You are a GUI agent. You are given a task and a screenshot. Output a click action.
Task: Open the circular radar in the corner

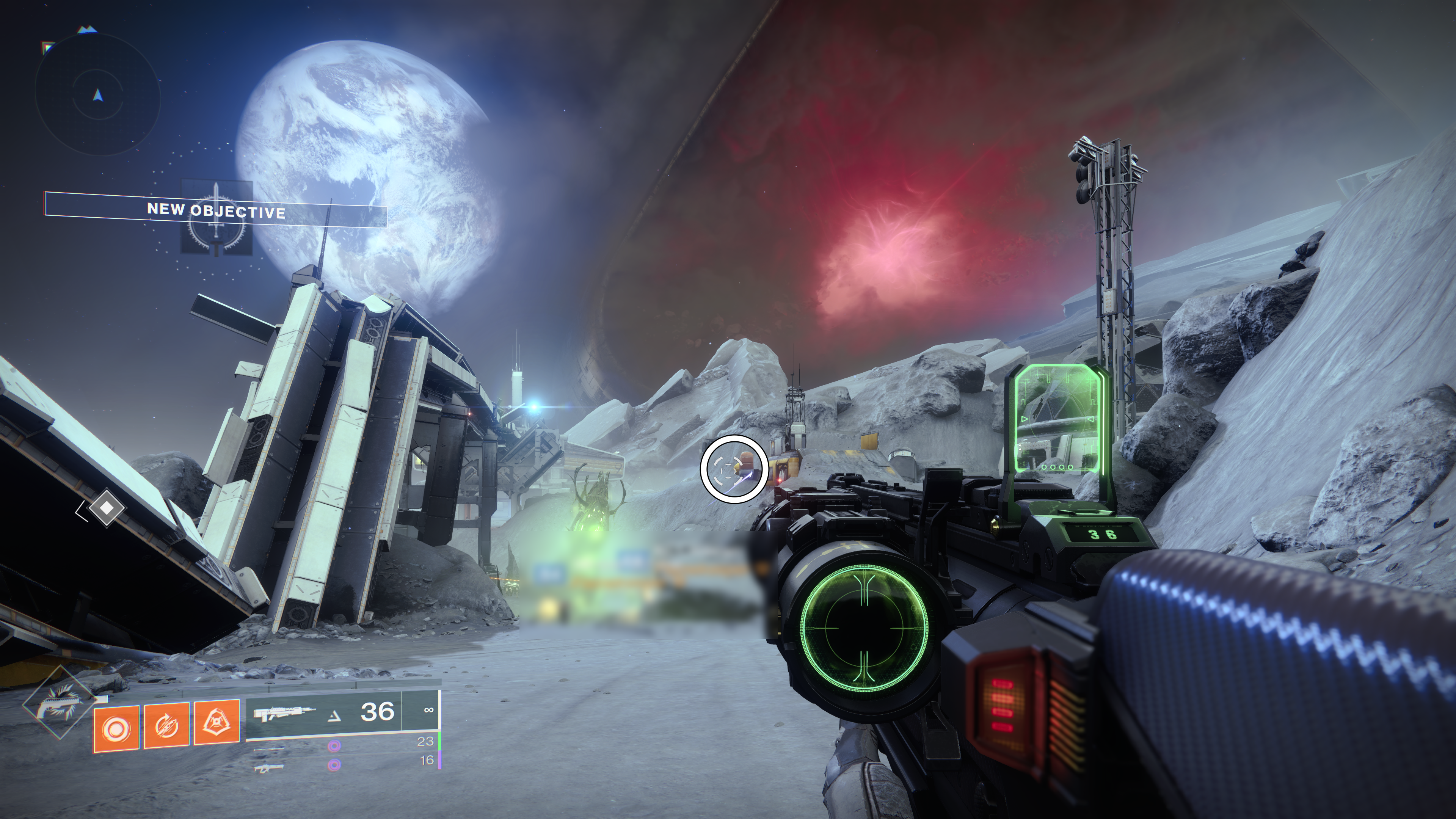click(98, 96)
